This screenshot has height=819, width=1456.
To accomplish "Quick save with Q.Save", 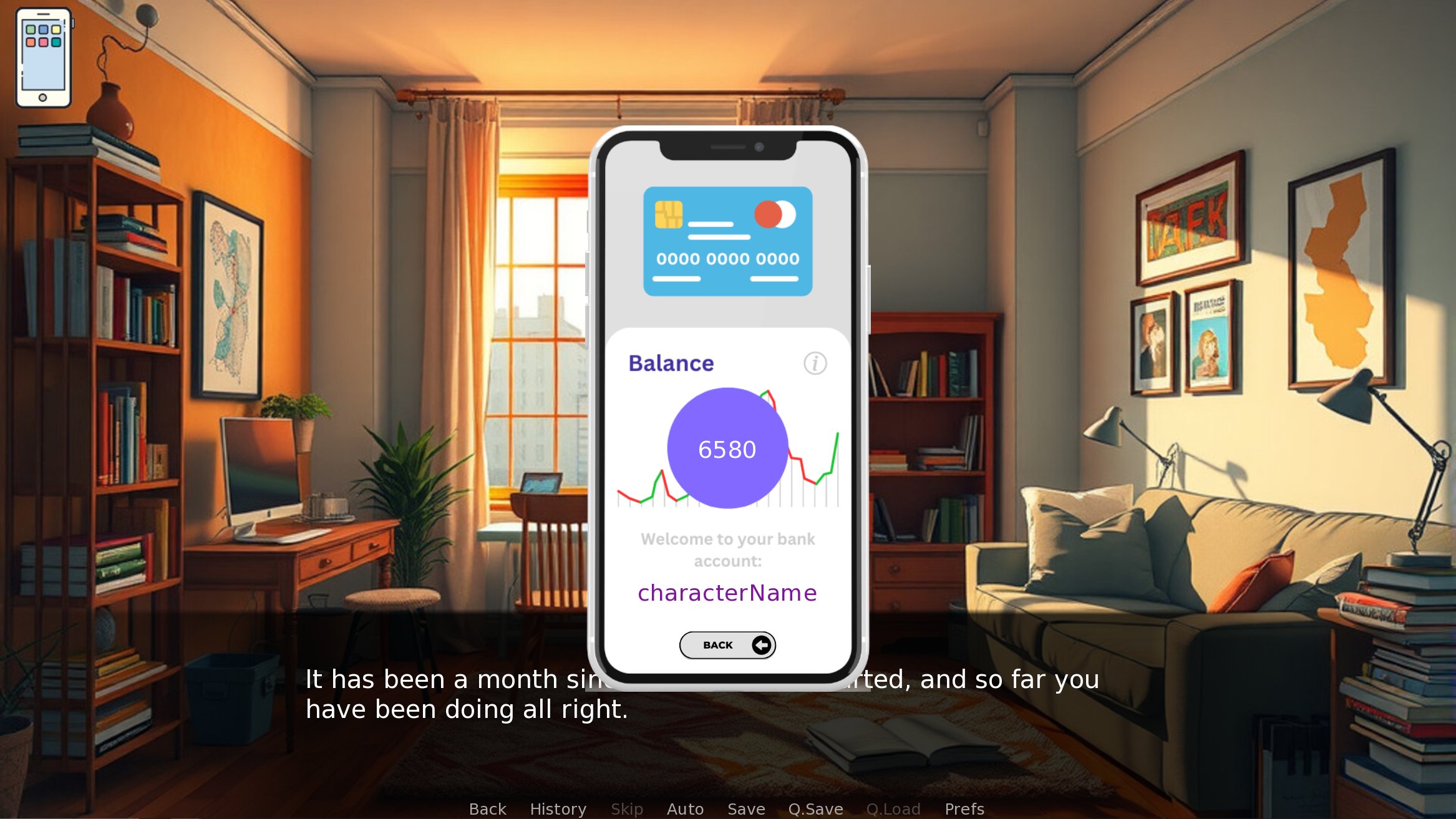I will click(815, 809).
